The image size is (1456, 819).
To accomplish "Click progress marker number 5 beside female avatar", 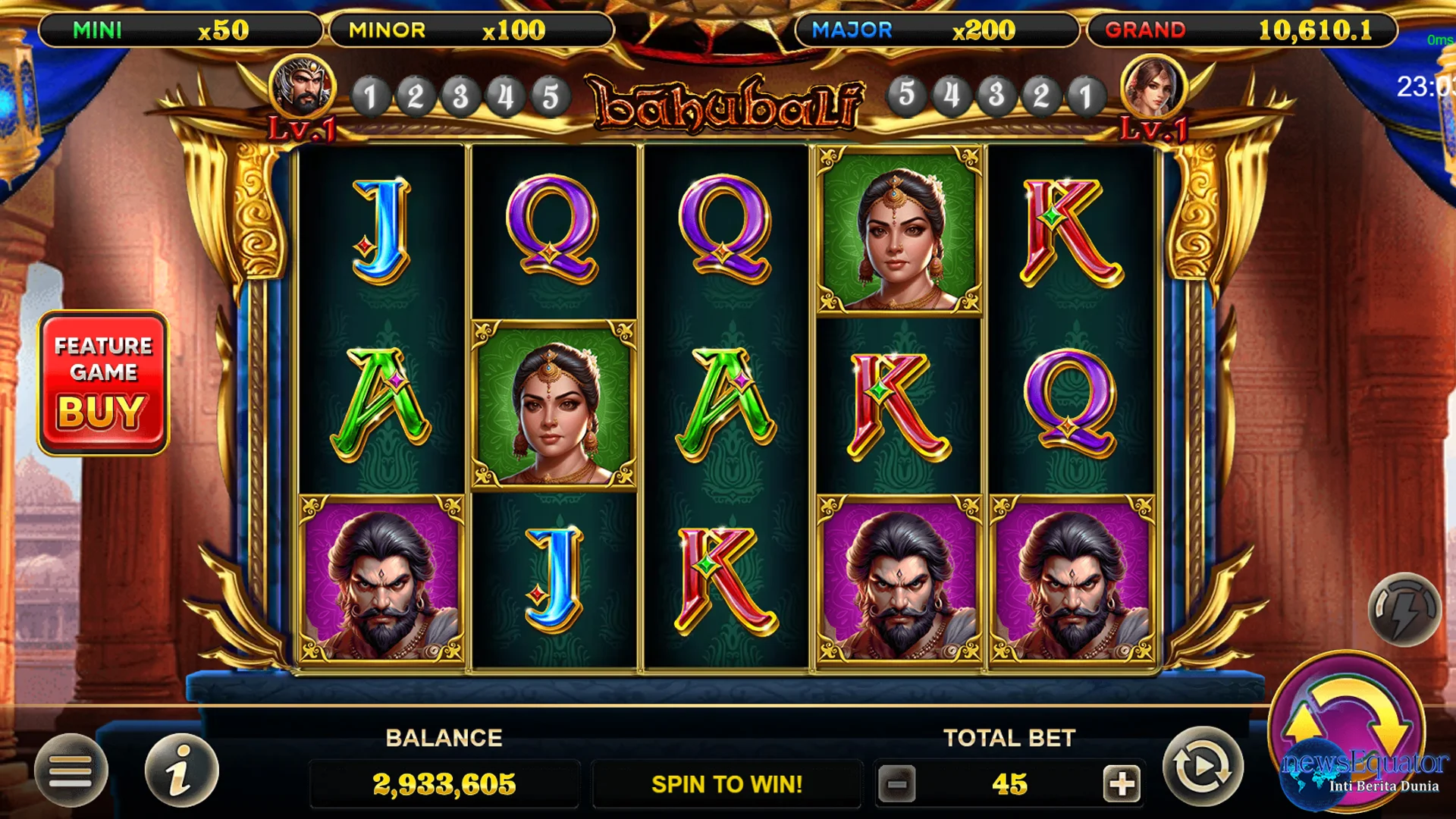I will pos(907,96).
